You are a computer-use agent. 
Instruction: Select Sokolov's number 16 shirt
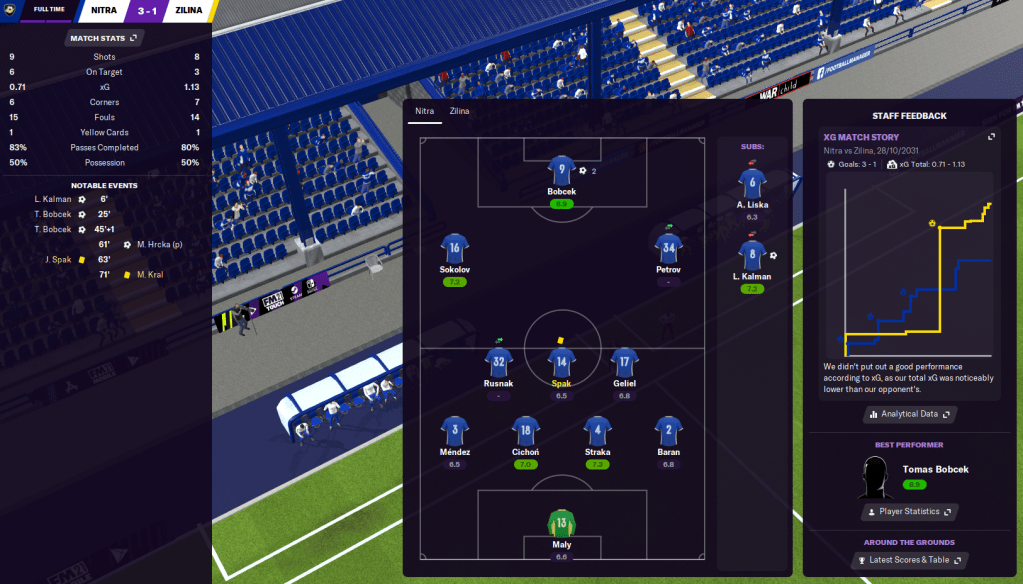(455, 249)
